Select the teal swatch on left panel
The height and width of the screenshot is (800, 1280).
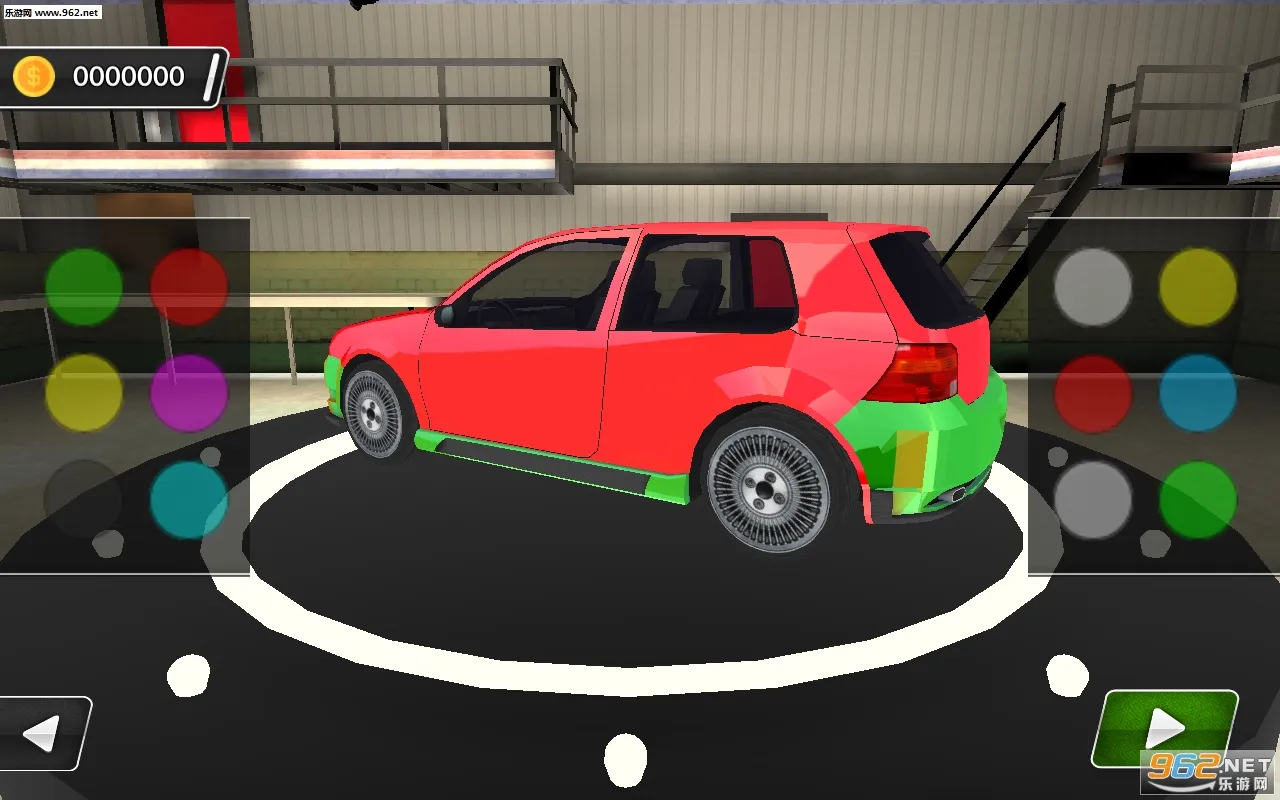[188, 498]
